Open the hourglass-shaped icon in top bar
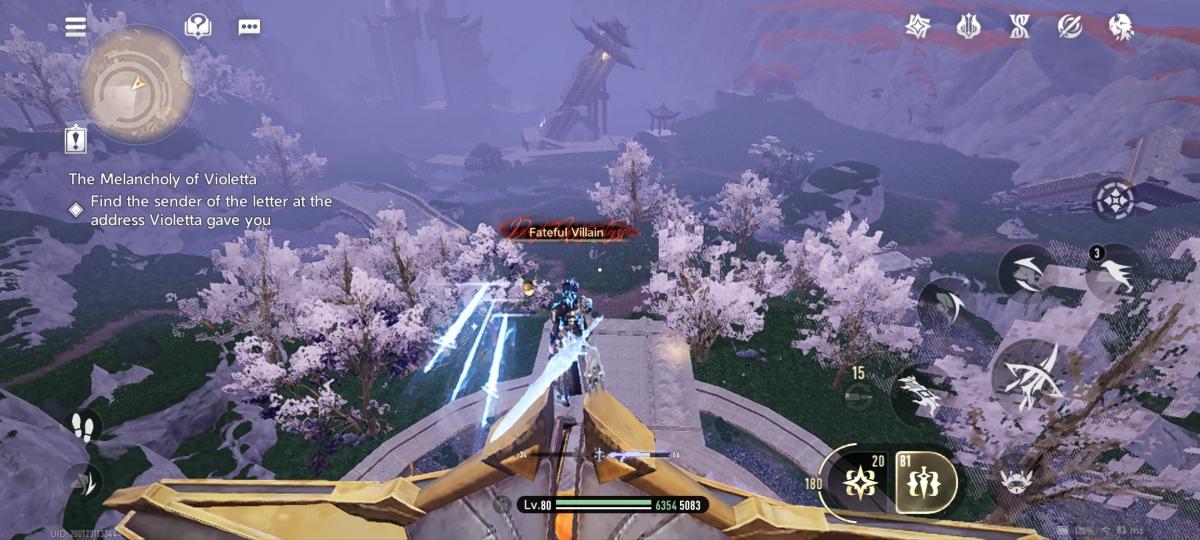 [1019, 27]
